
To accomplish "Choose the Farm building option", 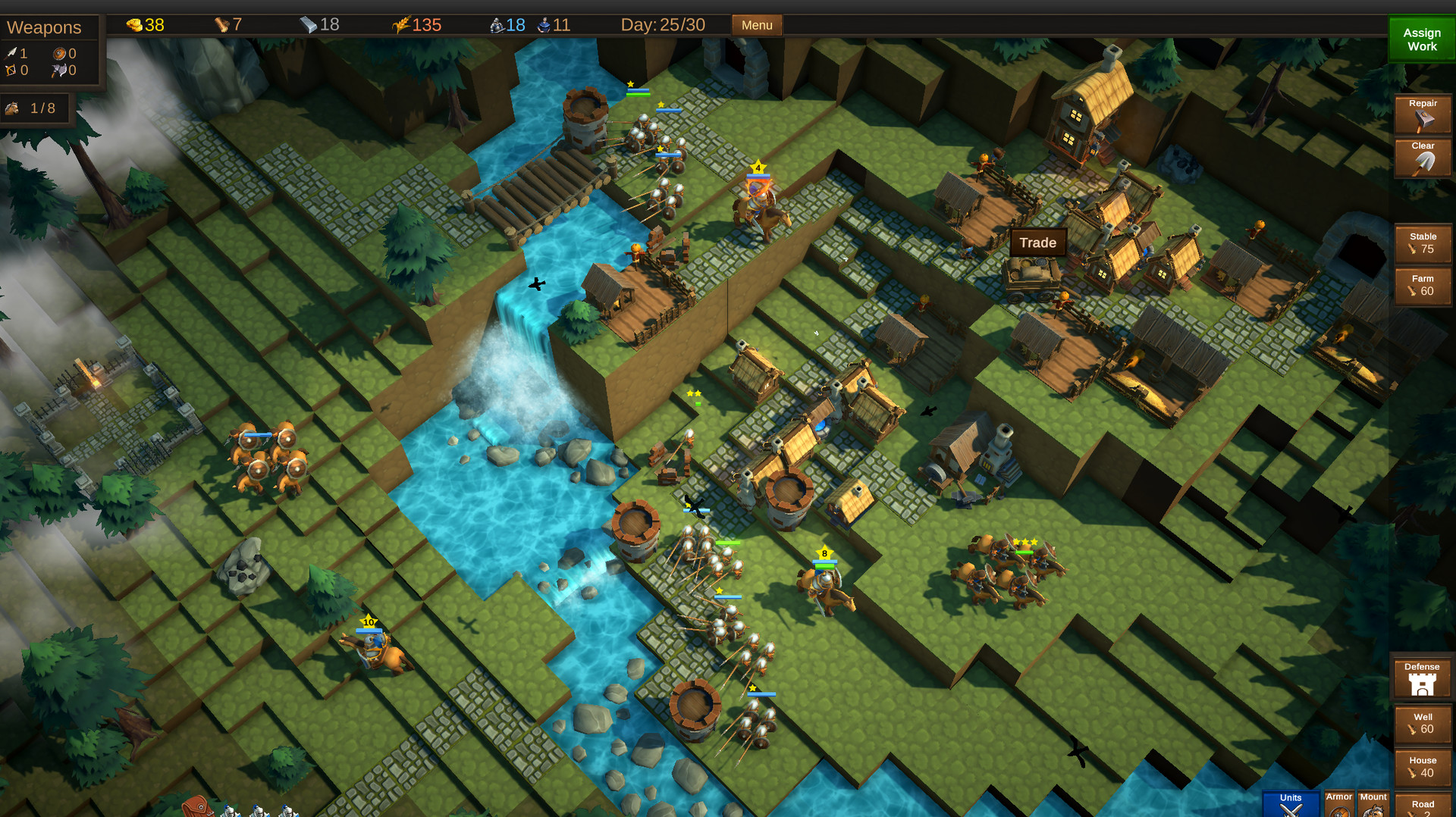I will click(x=1422, y=286).
